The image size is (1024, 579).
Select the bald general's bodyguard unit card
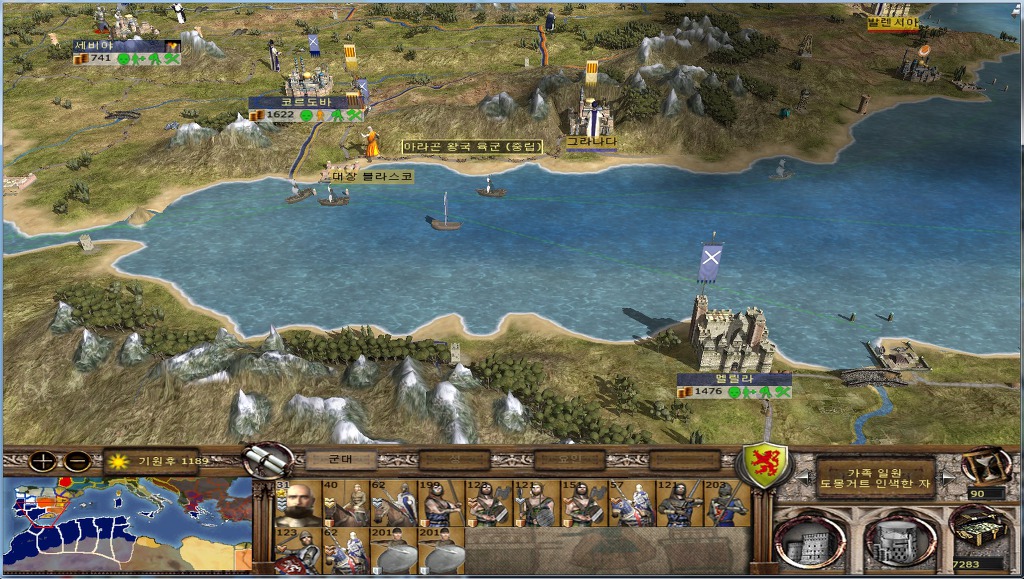click(297, 503)
